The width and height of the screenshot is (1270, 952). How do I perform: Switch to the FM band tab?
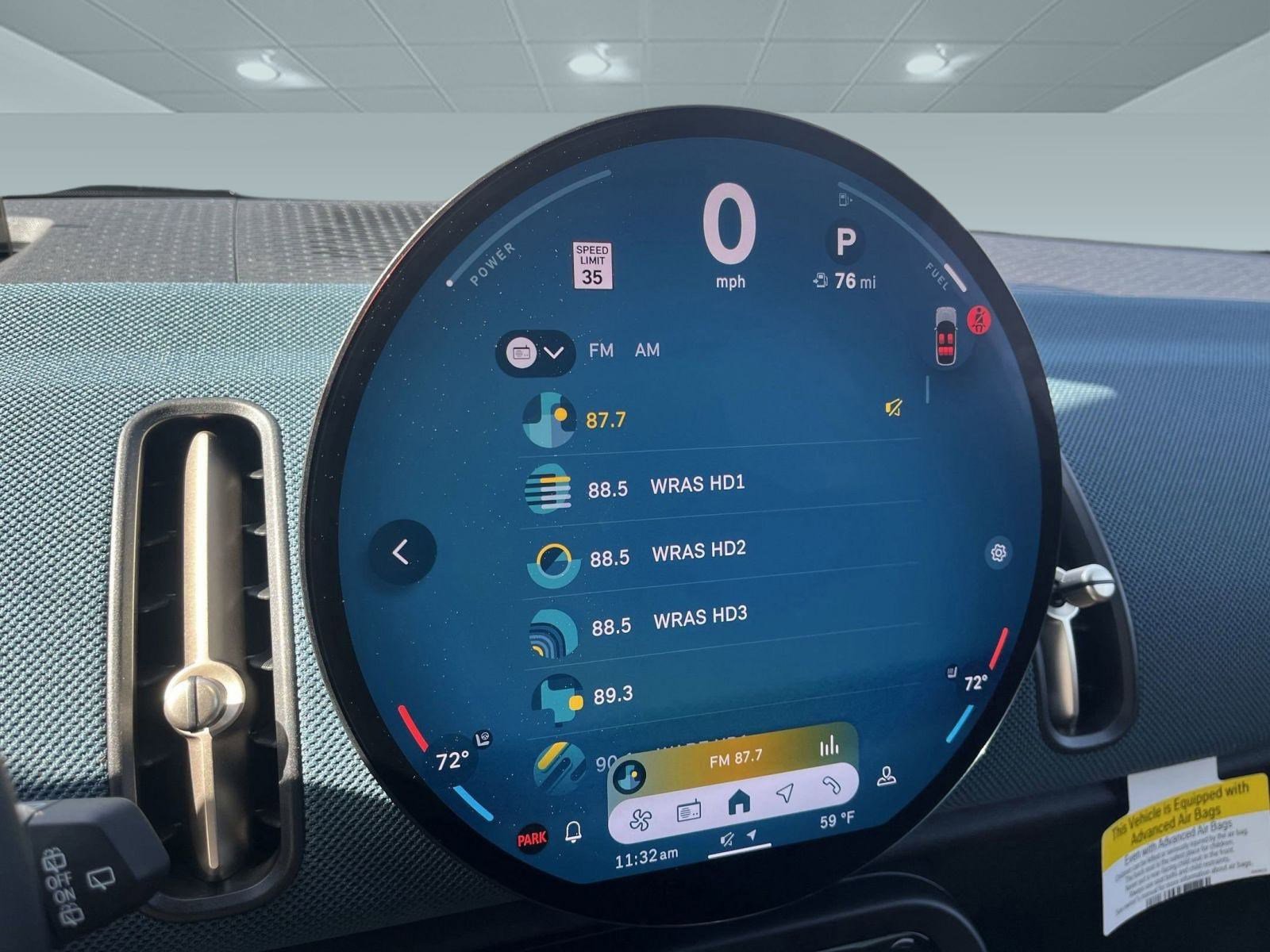point(601,350)
